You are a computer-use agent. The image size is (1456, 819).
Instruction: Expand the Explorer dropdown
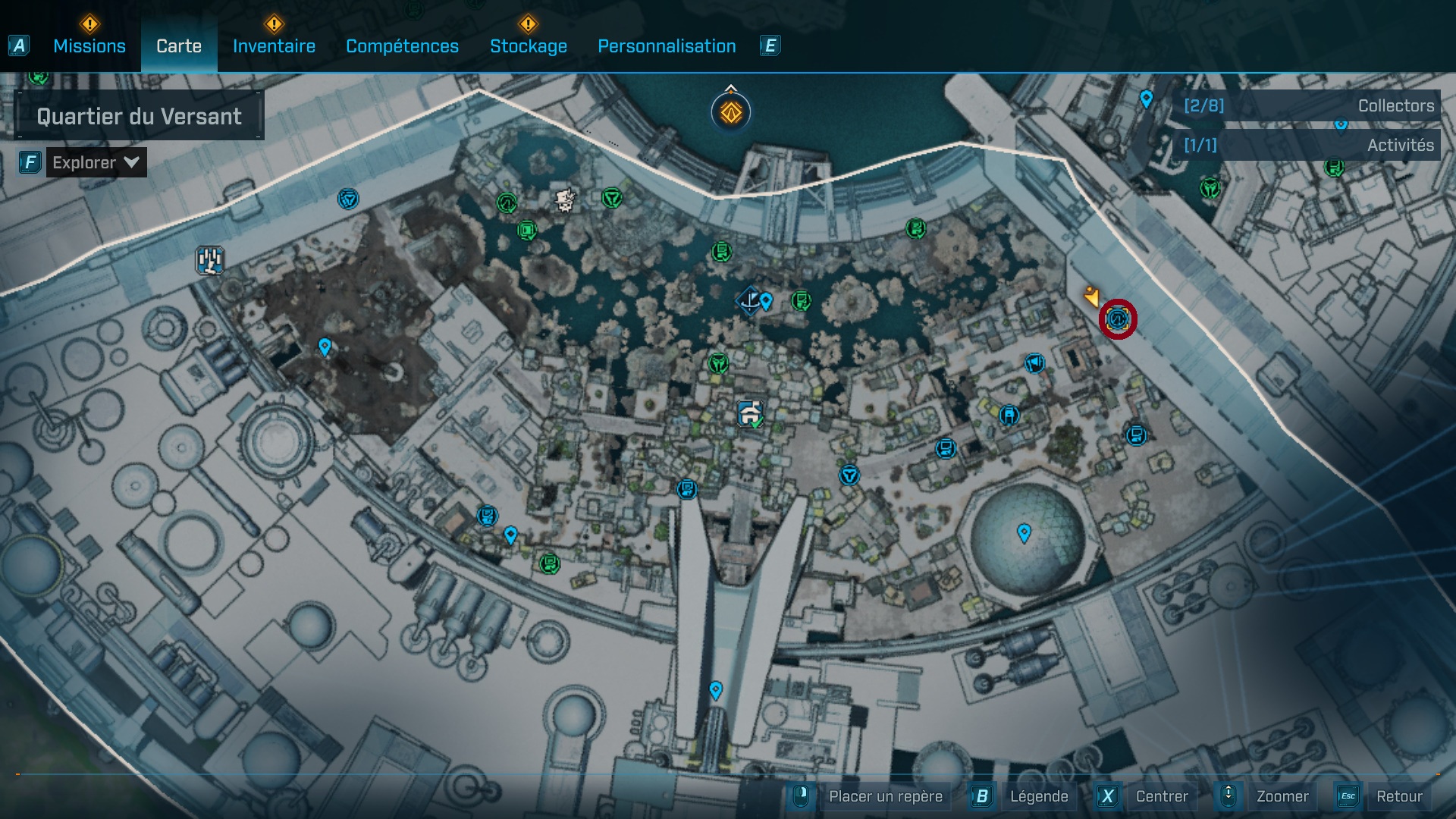(x=96, y=162)
